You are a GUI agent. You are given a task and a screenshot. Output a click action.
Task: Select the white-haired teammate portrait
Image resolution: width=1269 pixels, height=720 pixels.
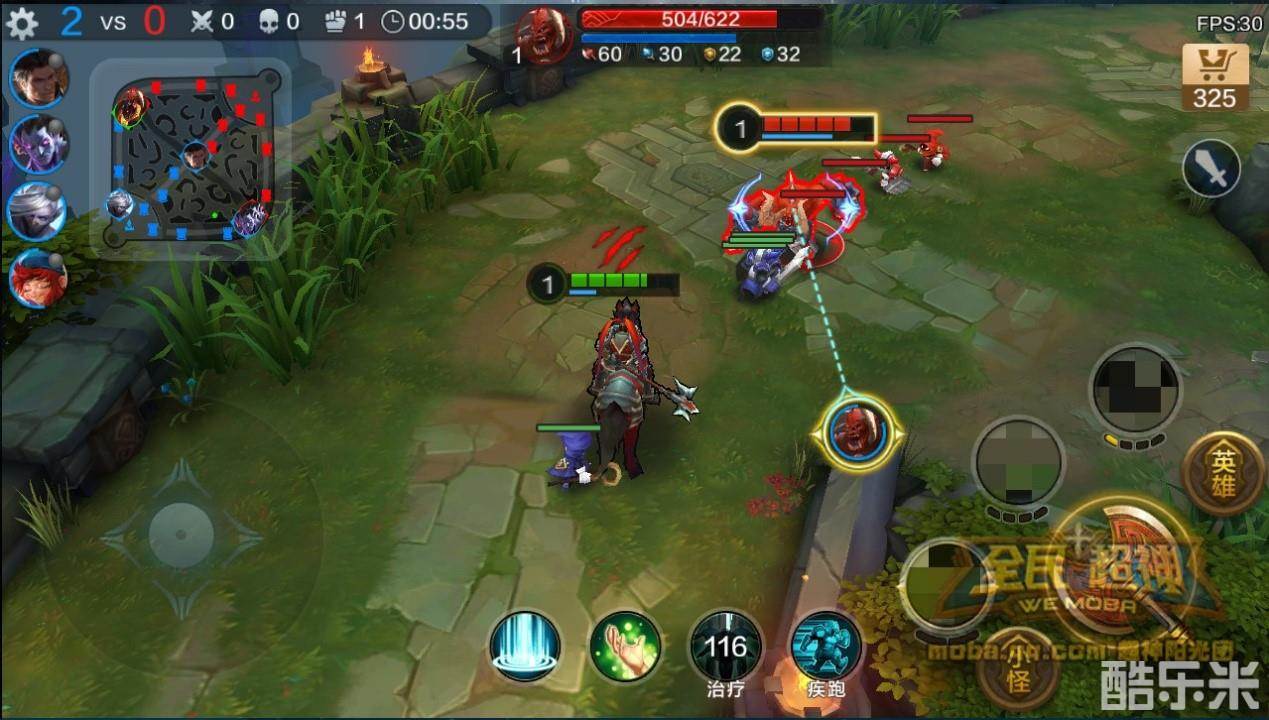(38, 211)
